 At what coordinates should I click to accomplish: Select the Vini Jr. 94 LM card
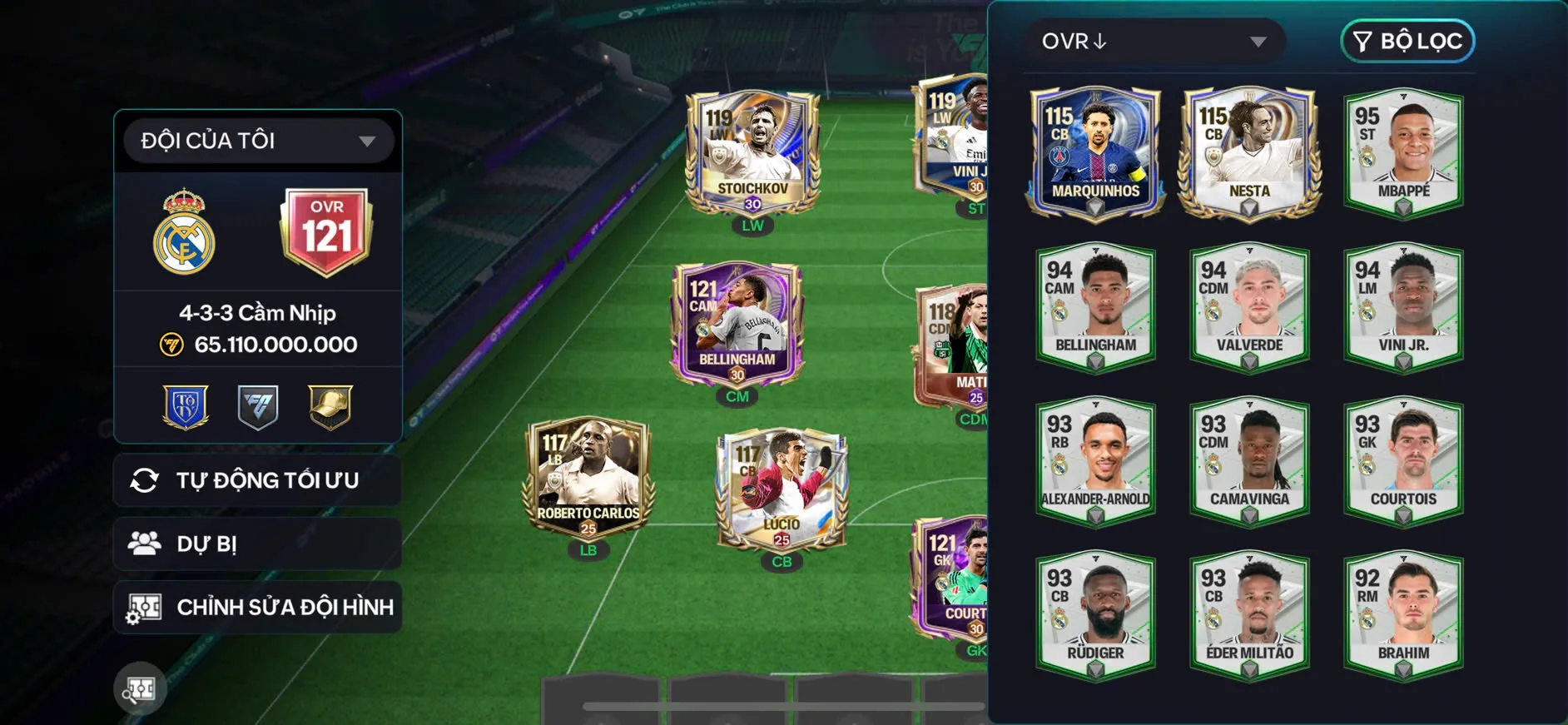coord(1403,307)
